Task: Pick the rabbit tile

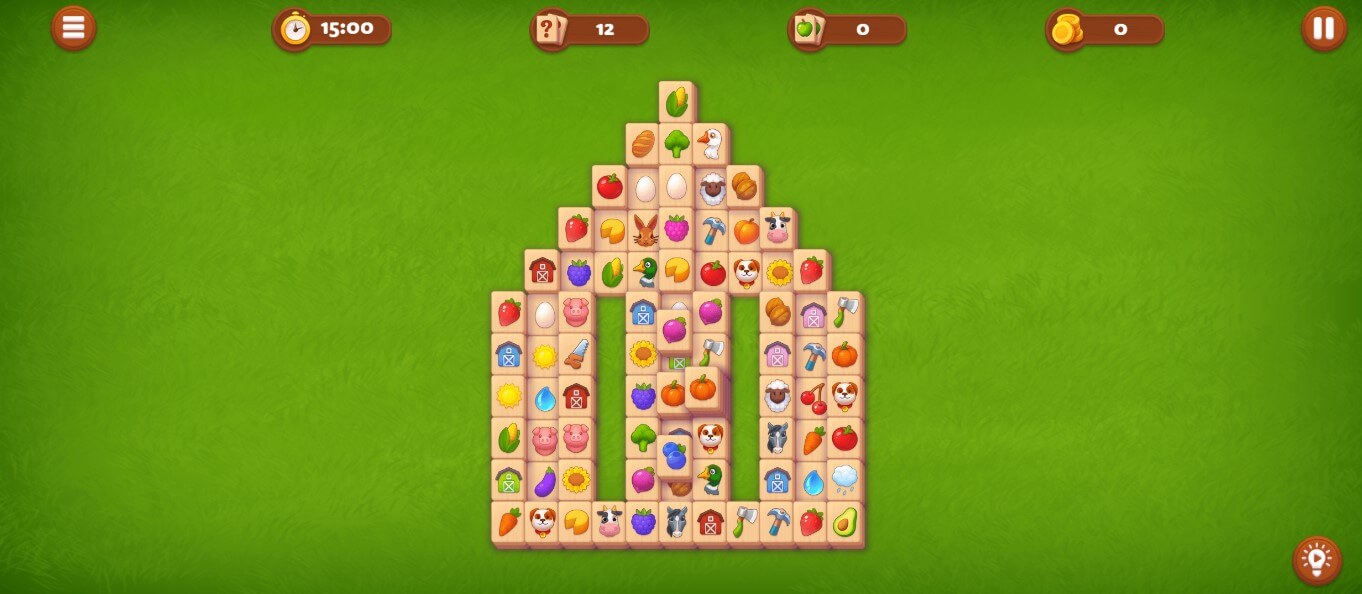Action: 644,231
